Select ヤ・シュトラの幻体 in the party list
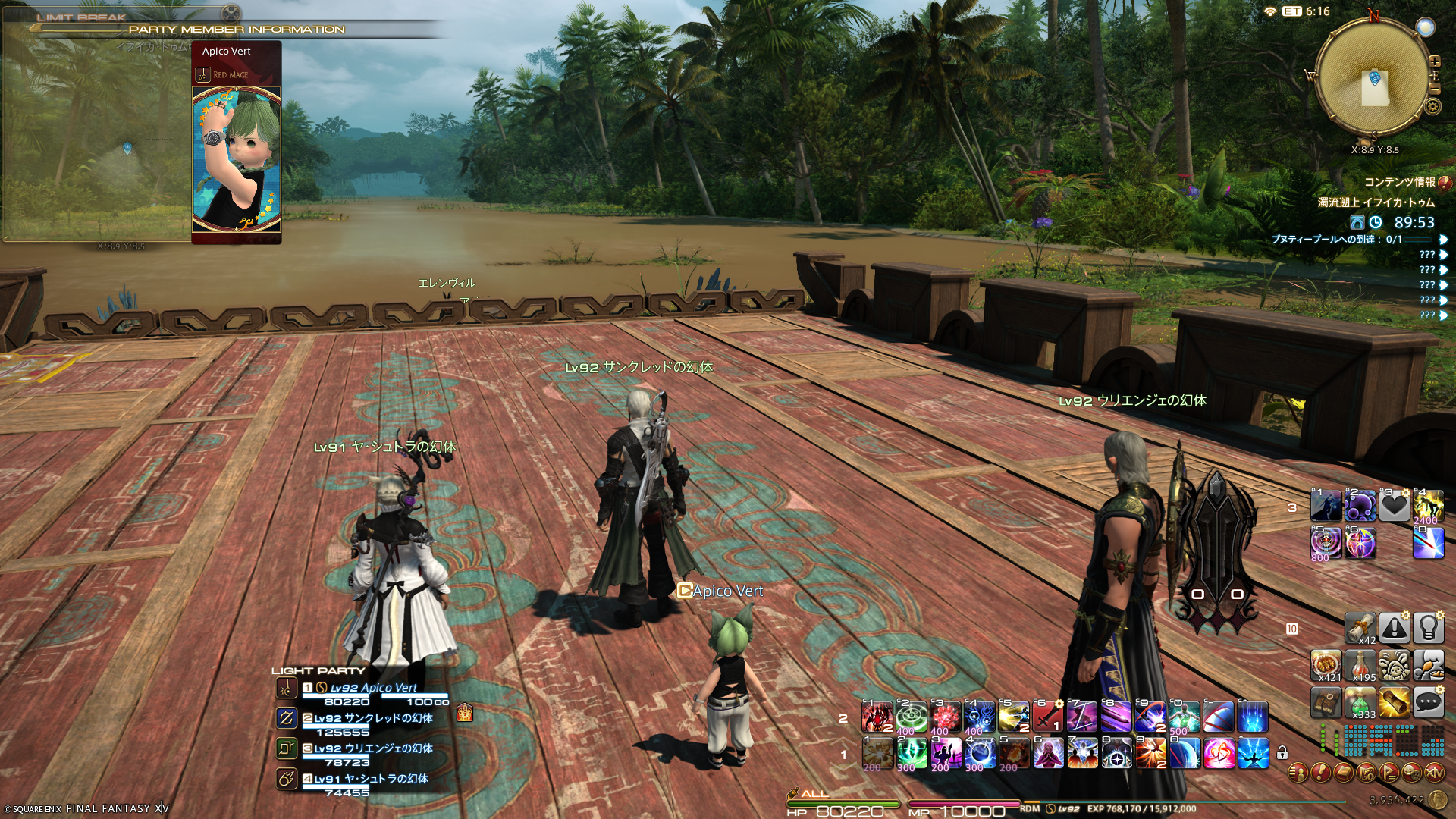 coord(371,779)
